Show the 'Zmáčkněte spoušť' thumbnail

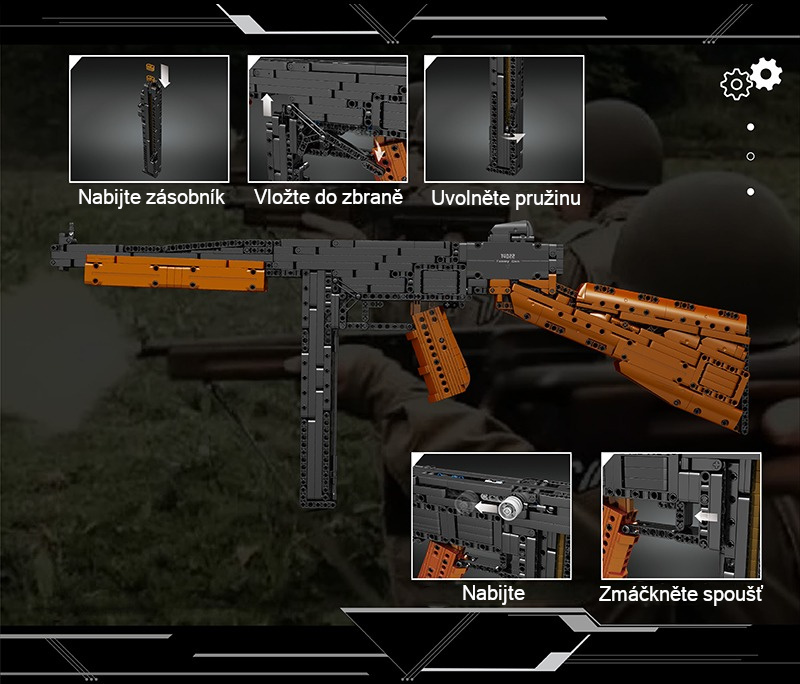[x=681, y=516]
